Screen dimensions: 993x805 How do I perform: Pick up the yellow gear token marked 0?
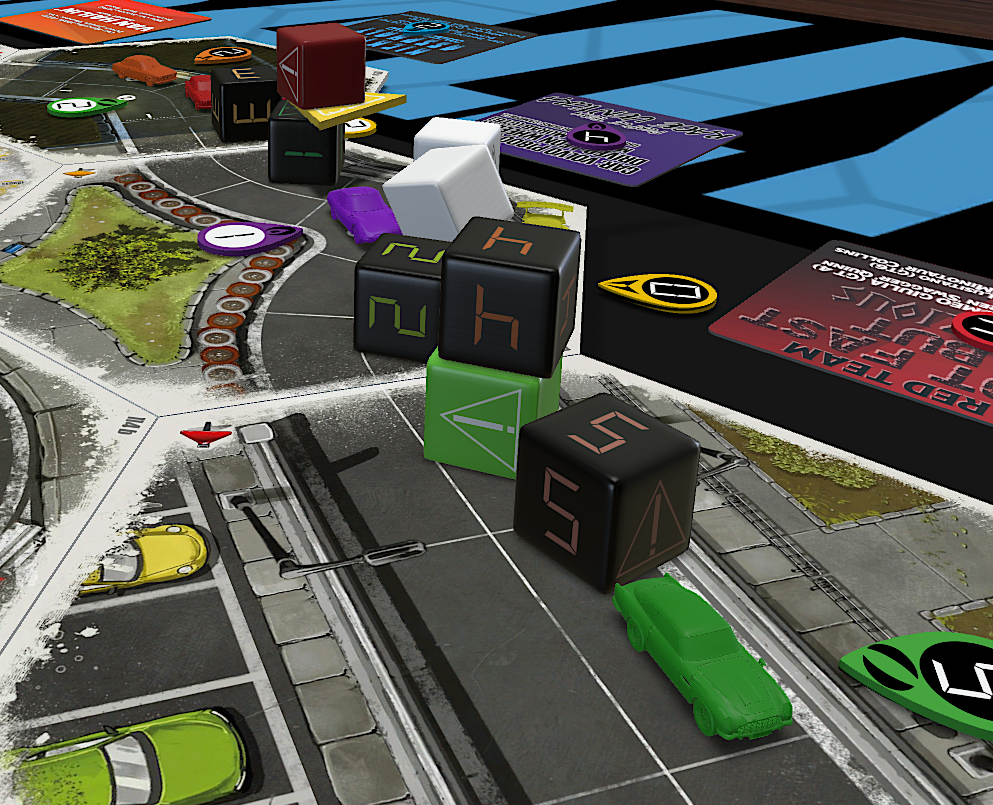(659, 291)
